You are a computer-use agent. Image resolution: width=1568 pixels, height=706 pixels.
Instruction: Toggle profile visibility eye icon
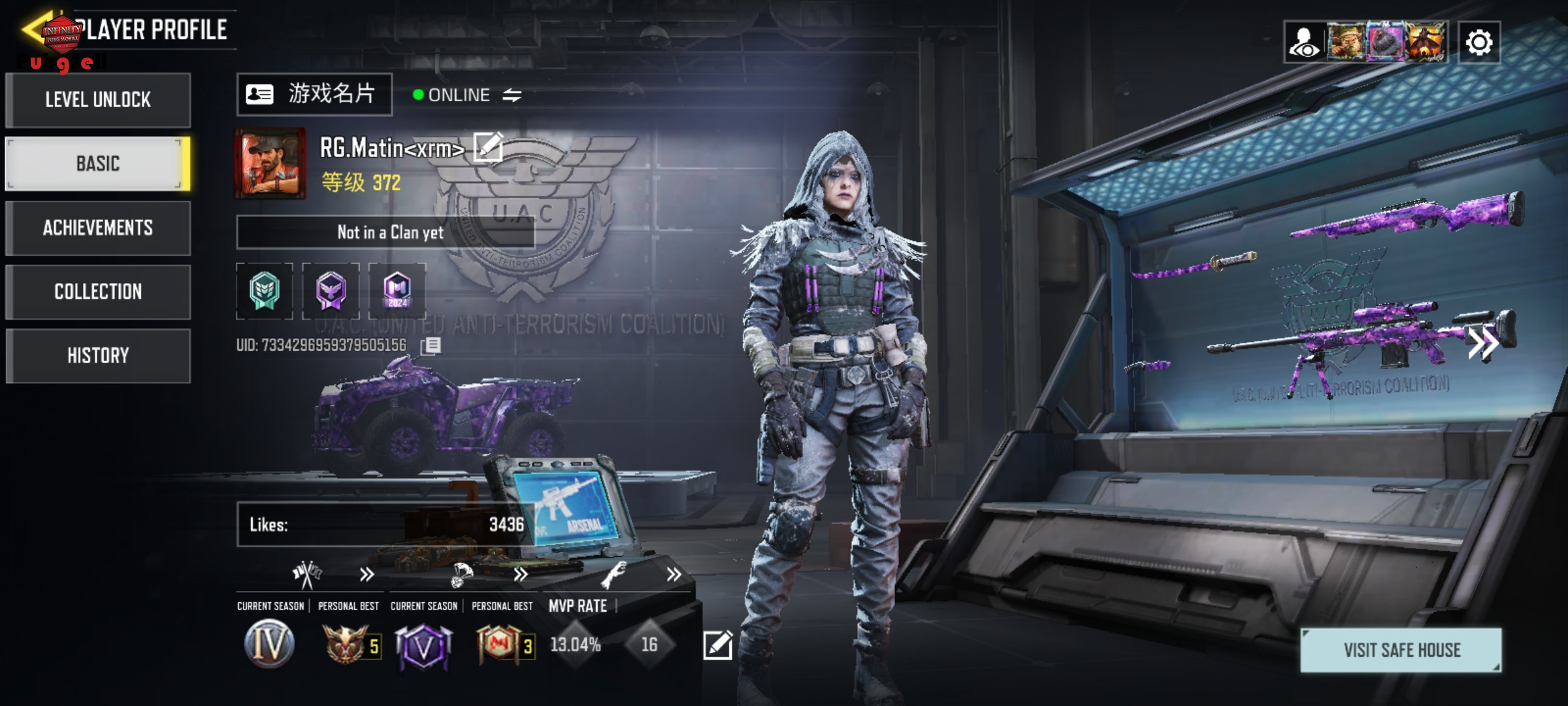click(x=1305, y=42)
